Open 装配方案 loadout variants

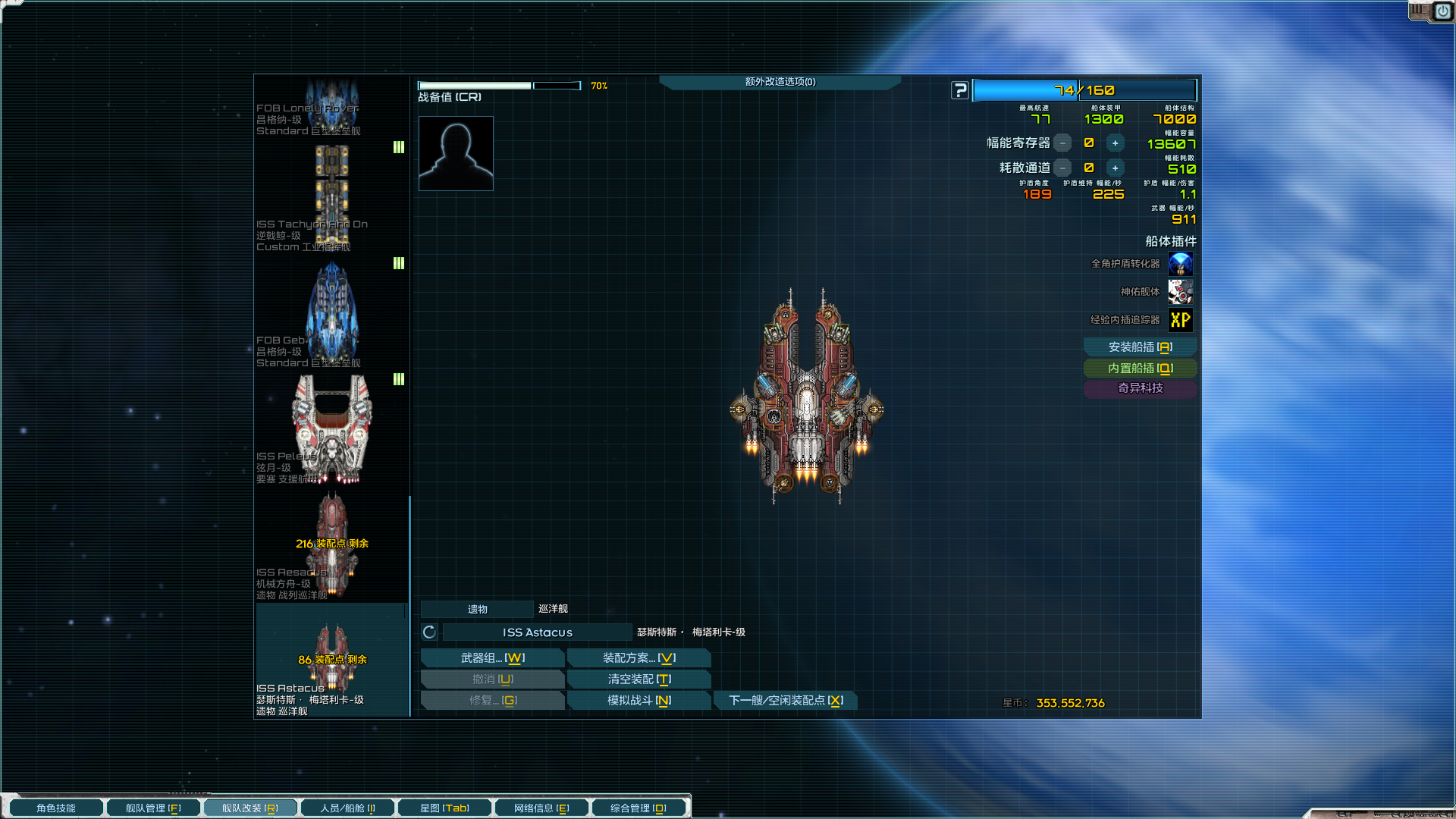pos(639,658)
